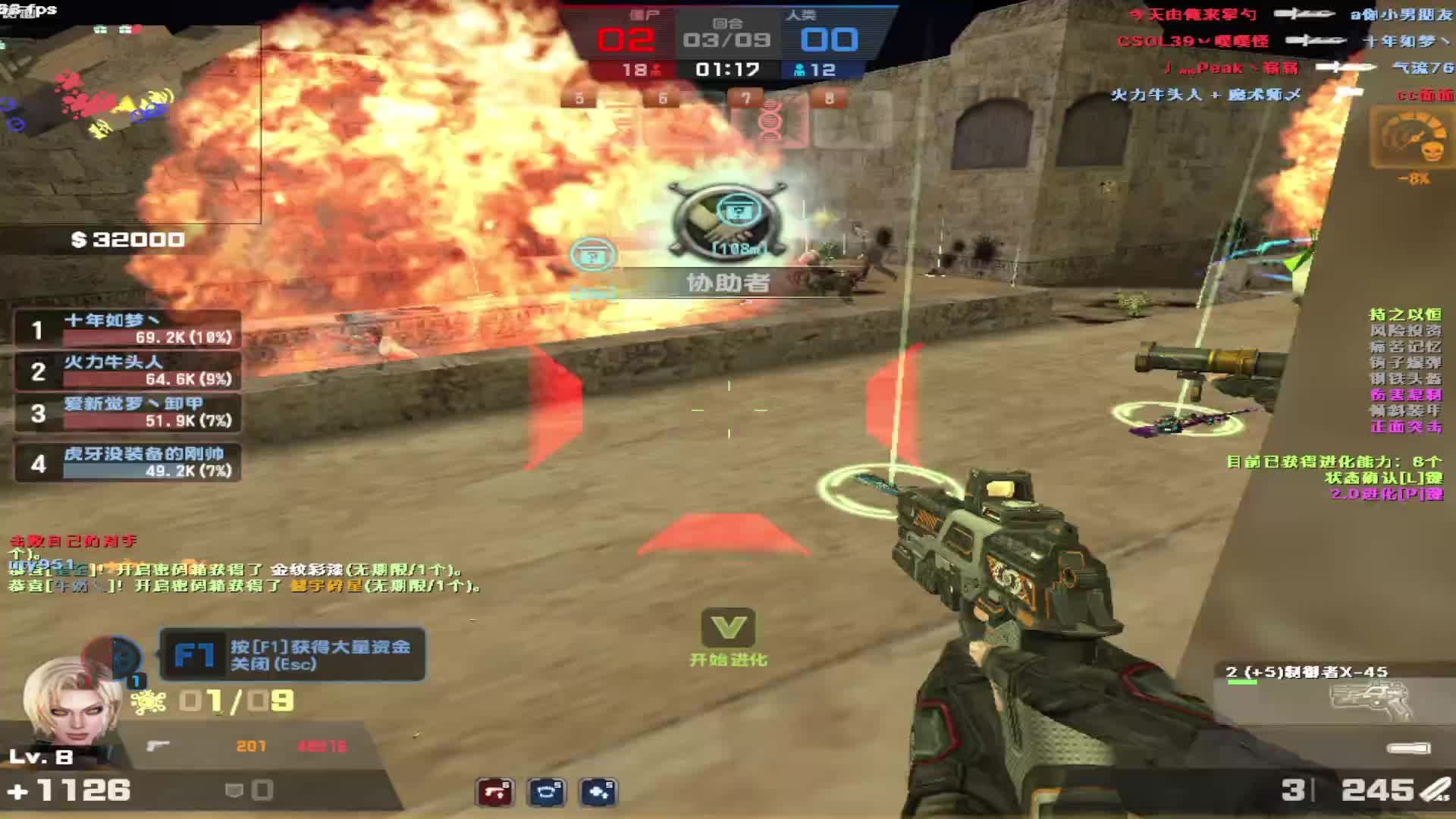This screenshot has width=1456, height=819.
Task: Select rank 1 player 十年如梦 row
Action: pos(129,329)
